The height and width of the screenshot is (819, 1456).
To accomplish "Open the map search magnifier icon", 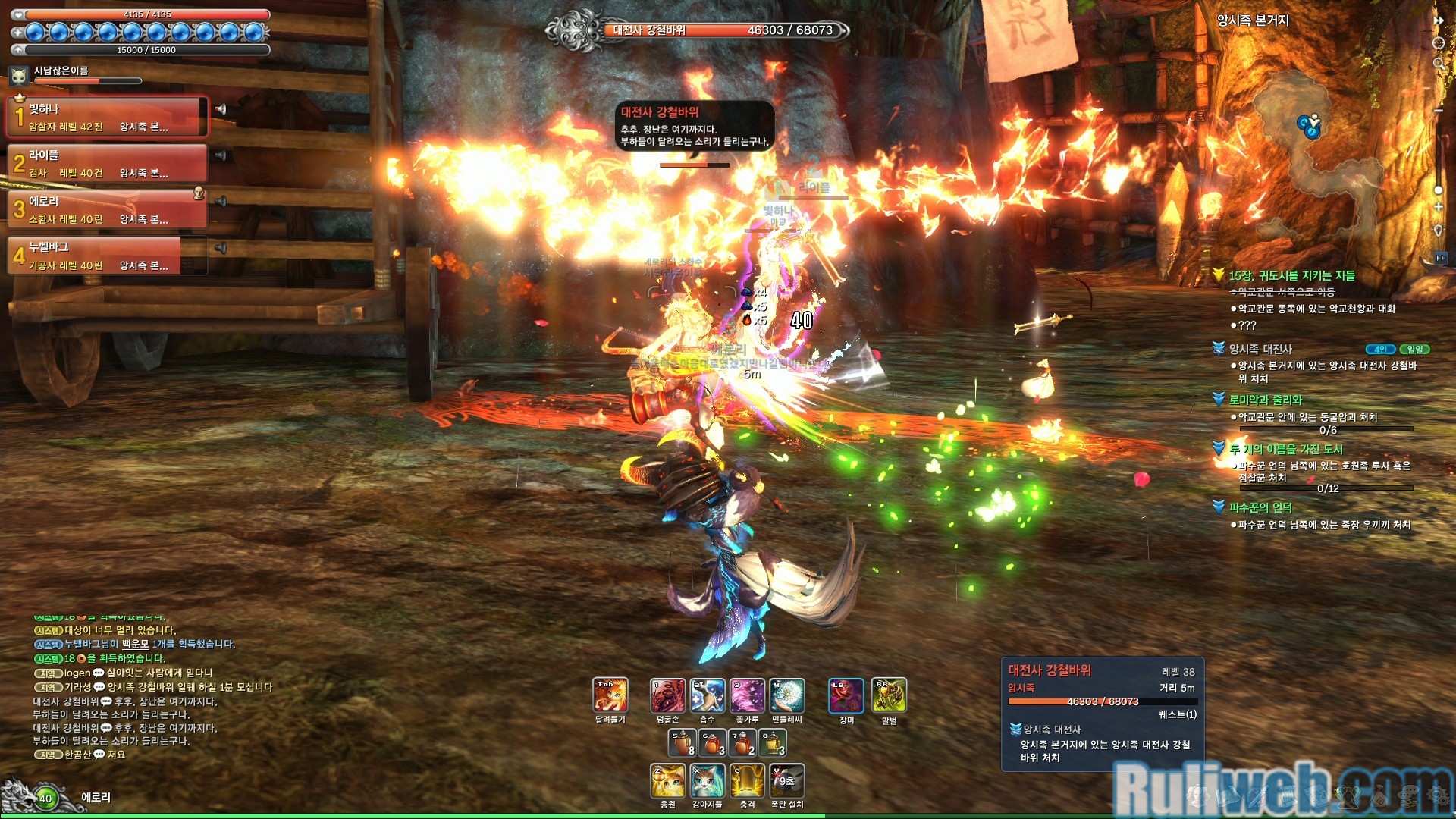I will click(x=1439, y=64).
